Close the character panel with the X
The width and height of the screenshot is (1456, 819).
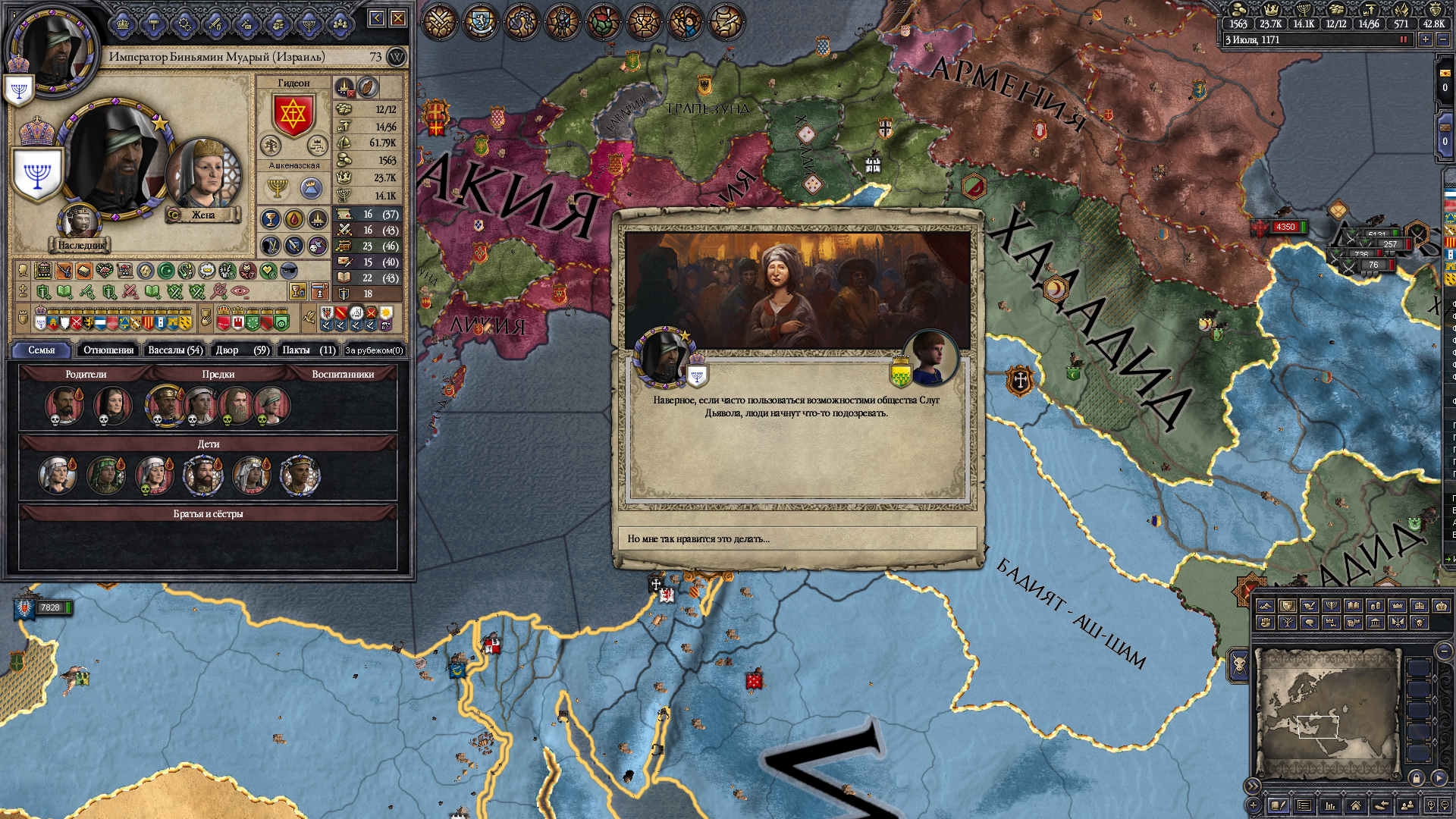click(398, 18)
